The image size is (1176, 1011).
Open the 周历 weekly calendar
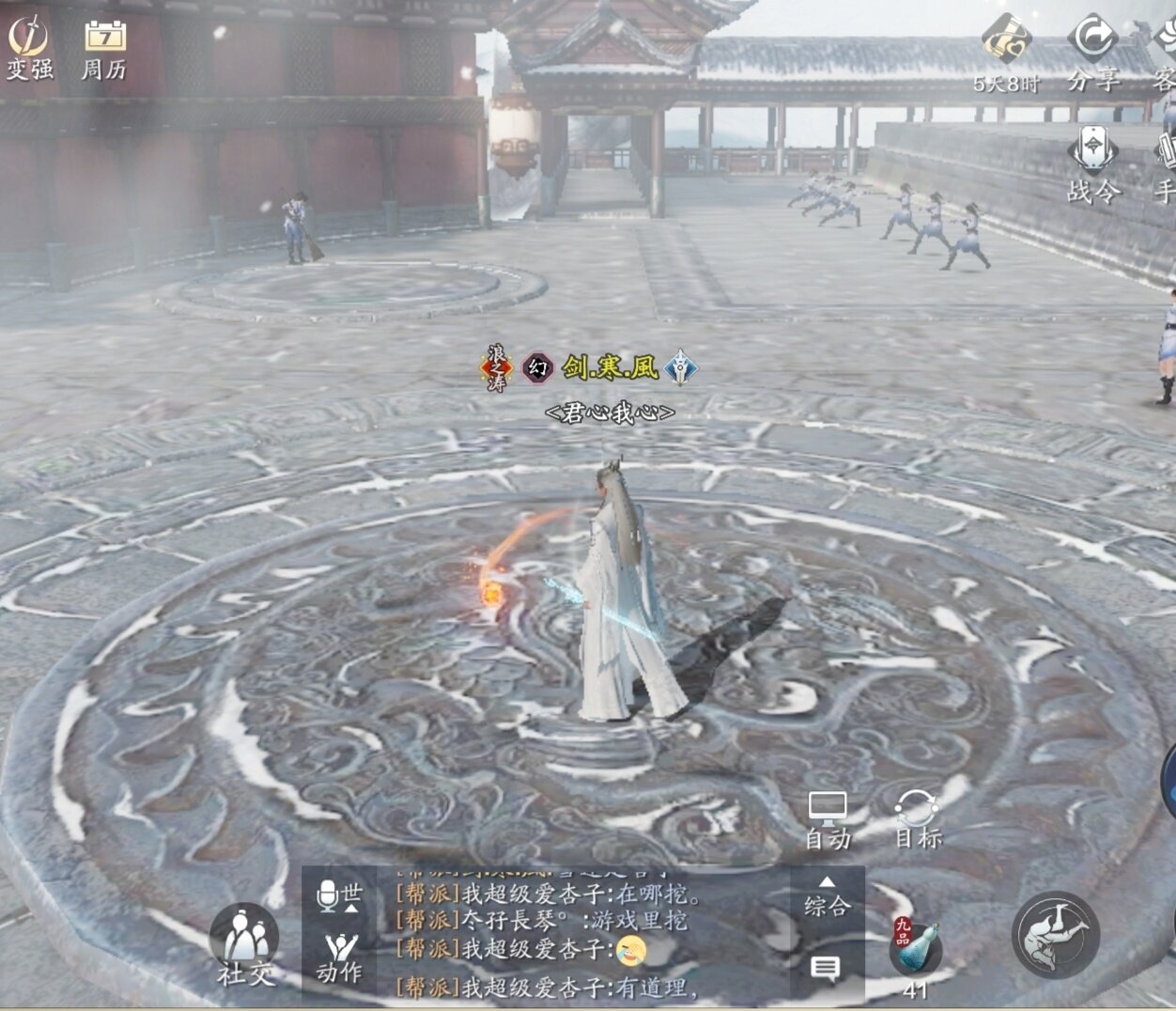click(x=104, y=47)
